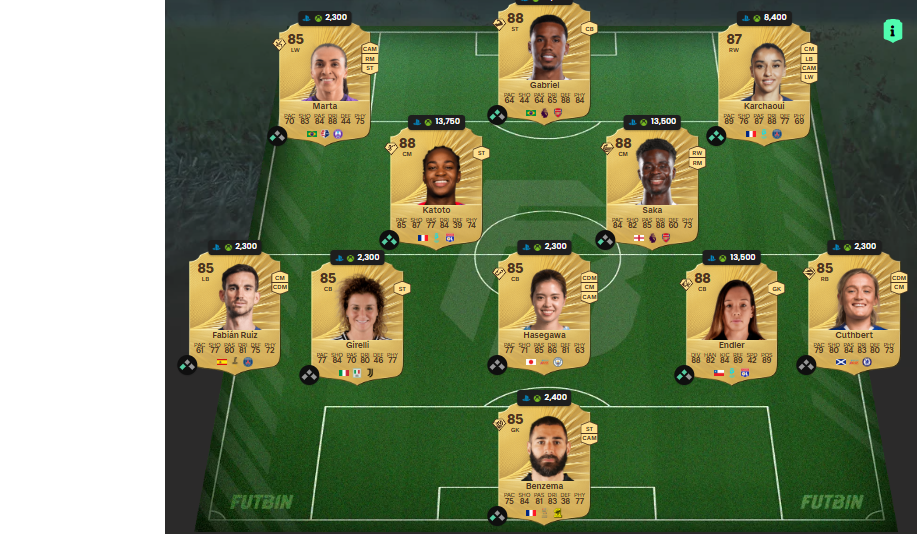Choose the Fabián Ruiz card
The image size is (917, 534).
click(235, 310)
